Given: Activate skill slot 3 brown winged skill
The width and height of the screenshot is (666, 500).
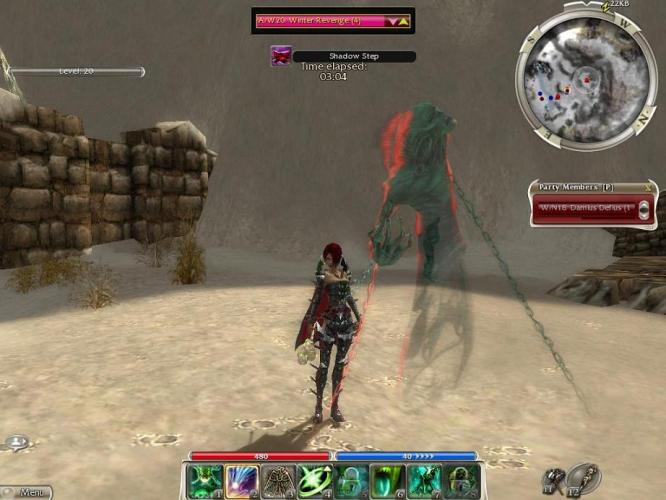Looking at the screenshot, I should [x=279, y=480].
